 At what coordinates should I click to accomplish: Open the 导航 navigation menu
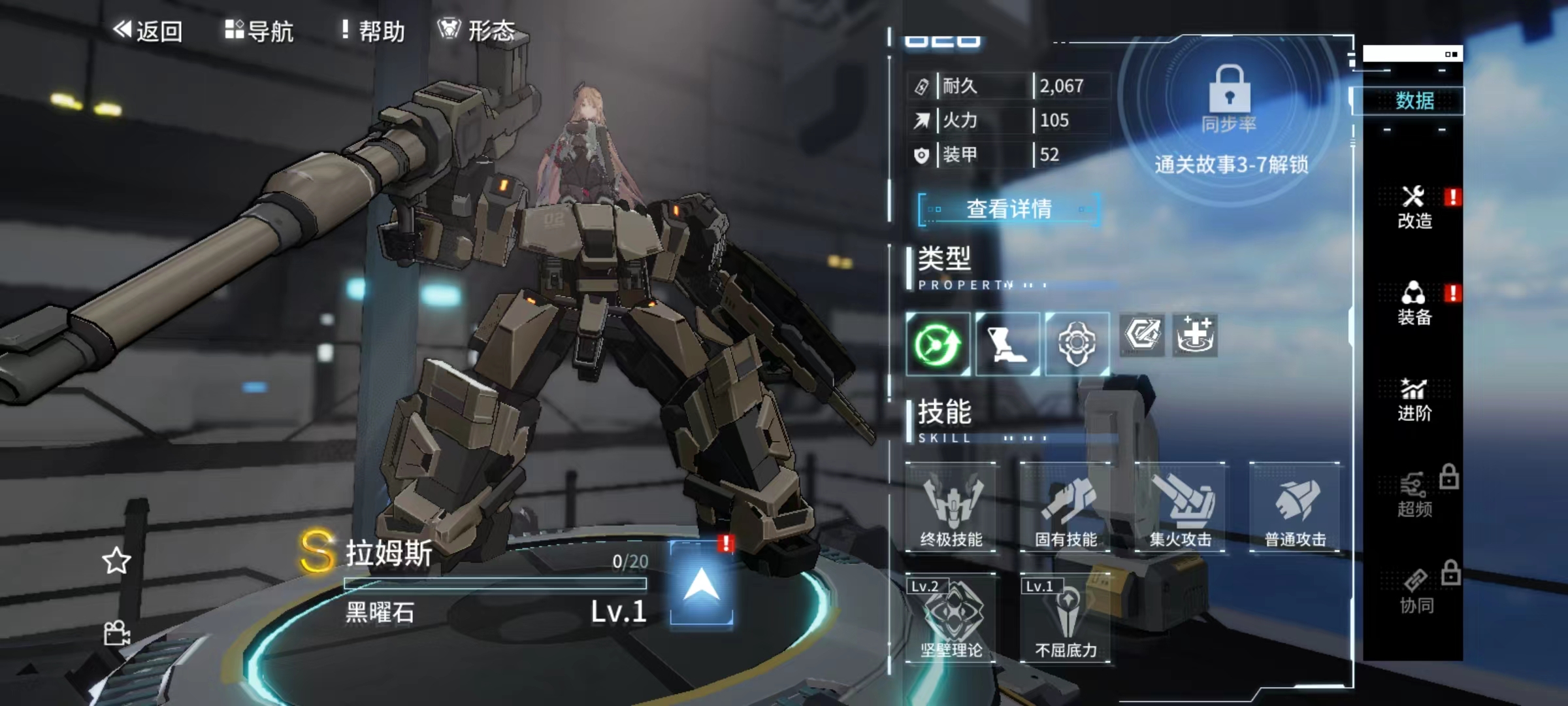tap(259, 31)
